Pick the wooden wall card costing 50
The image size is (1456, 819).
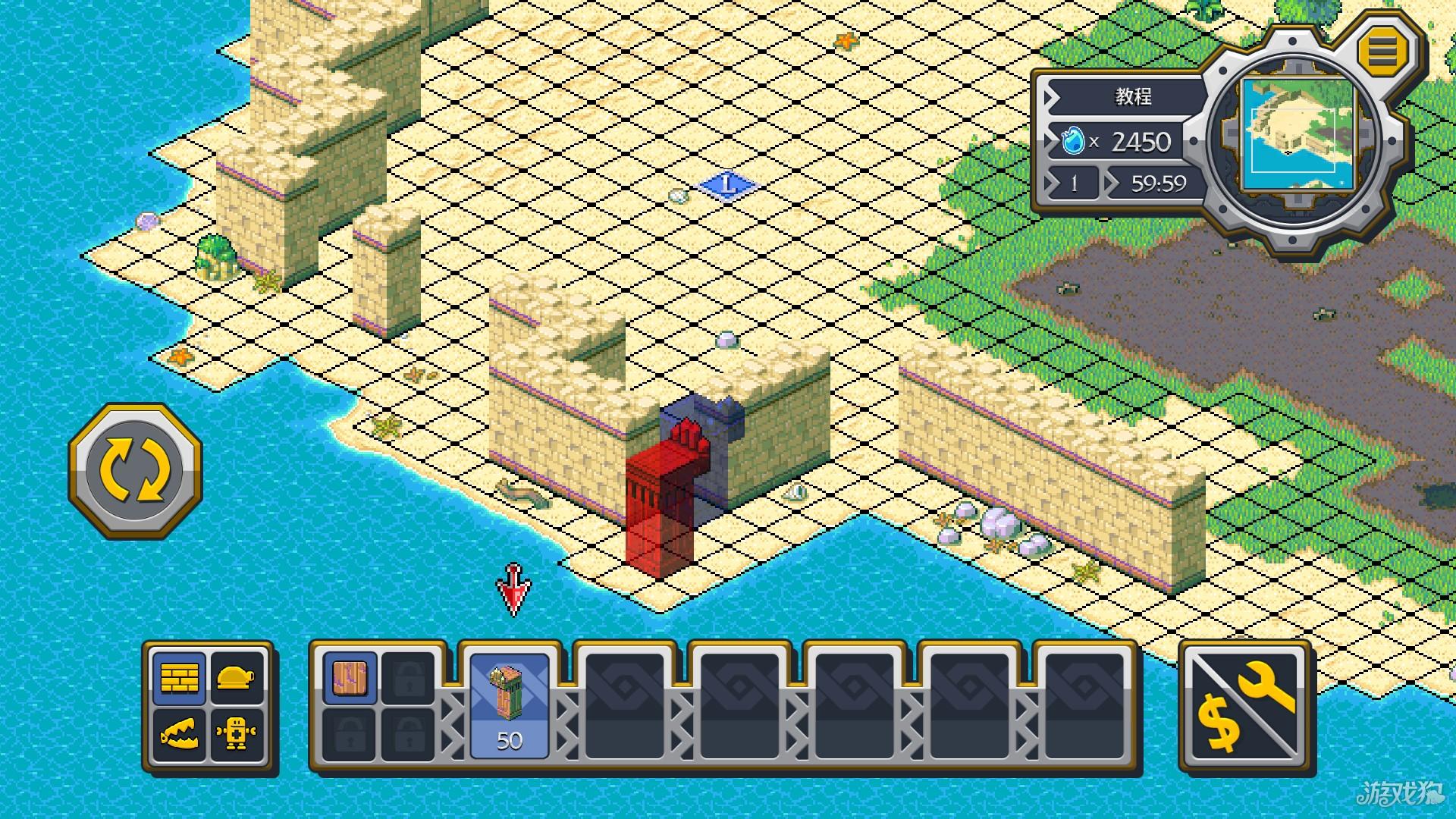510,705
